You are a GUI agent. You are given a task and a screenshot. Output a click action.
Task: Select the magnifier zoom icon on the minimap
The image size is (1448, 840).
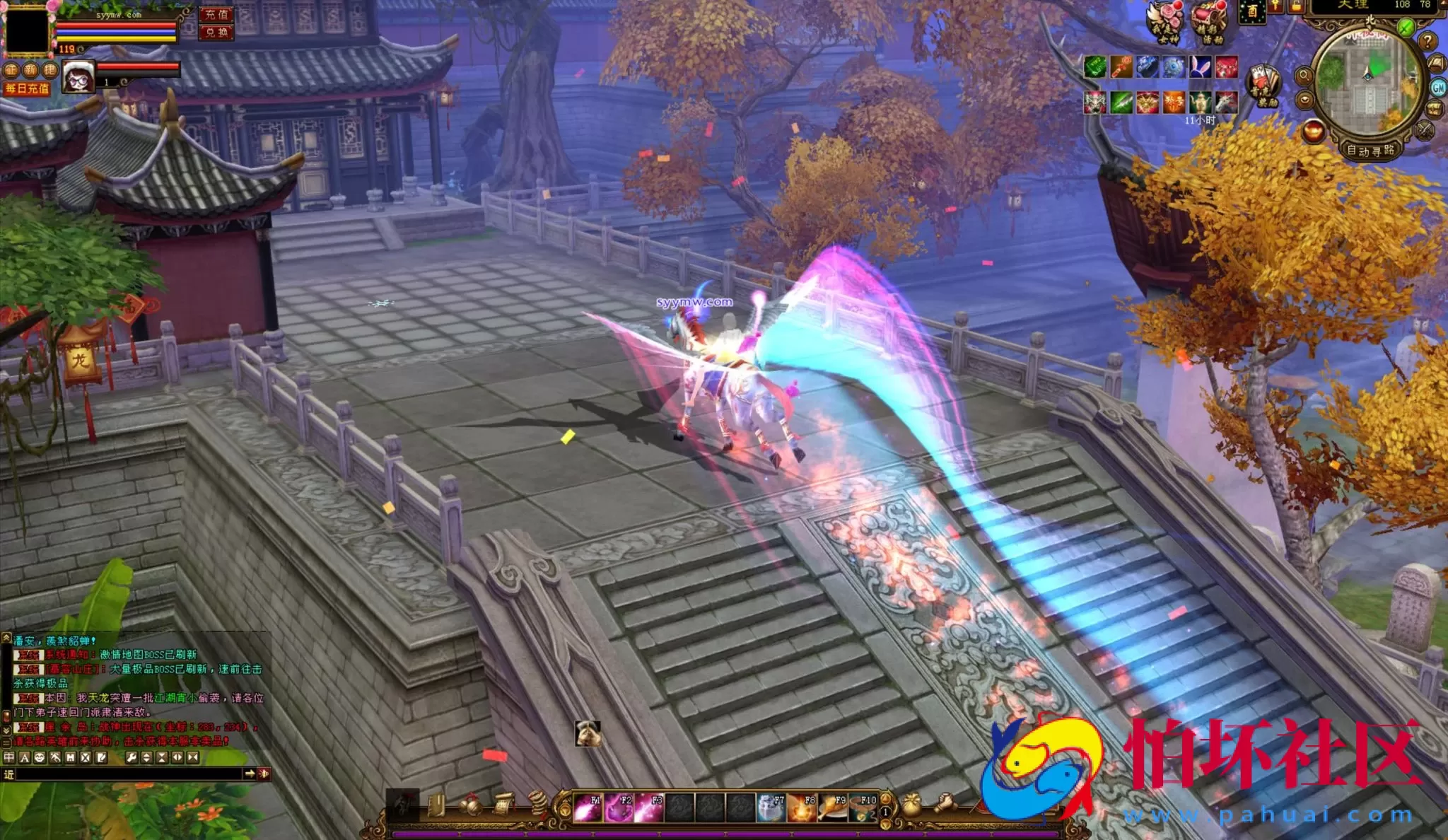point(1304,76)
